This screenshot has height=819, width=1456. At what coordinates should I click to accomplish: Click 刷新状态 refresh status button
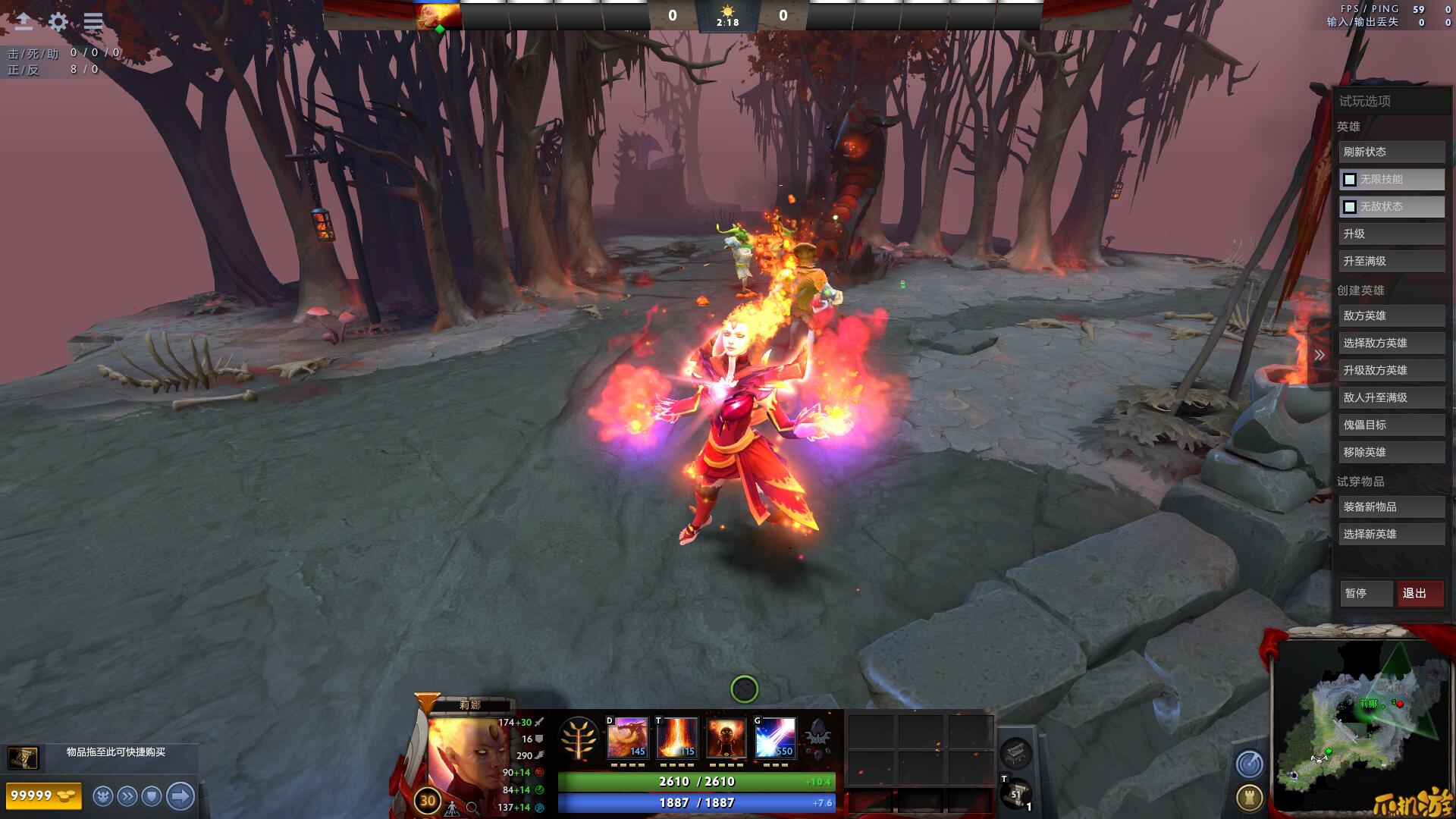pos(1391,152)
